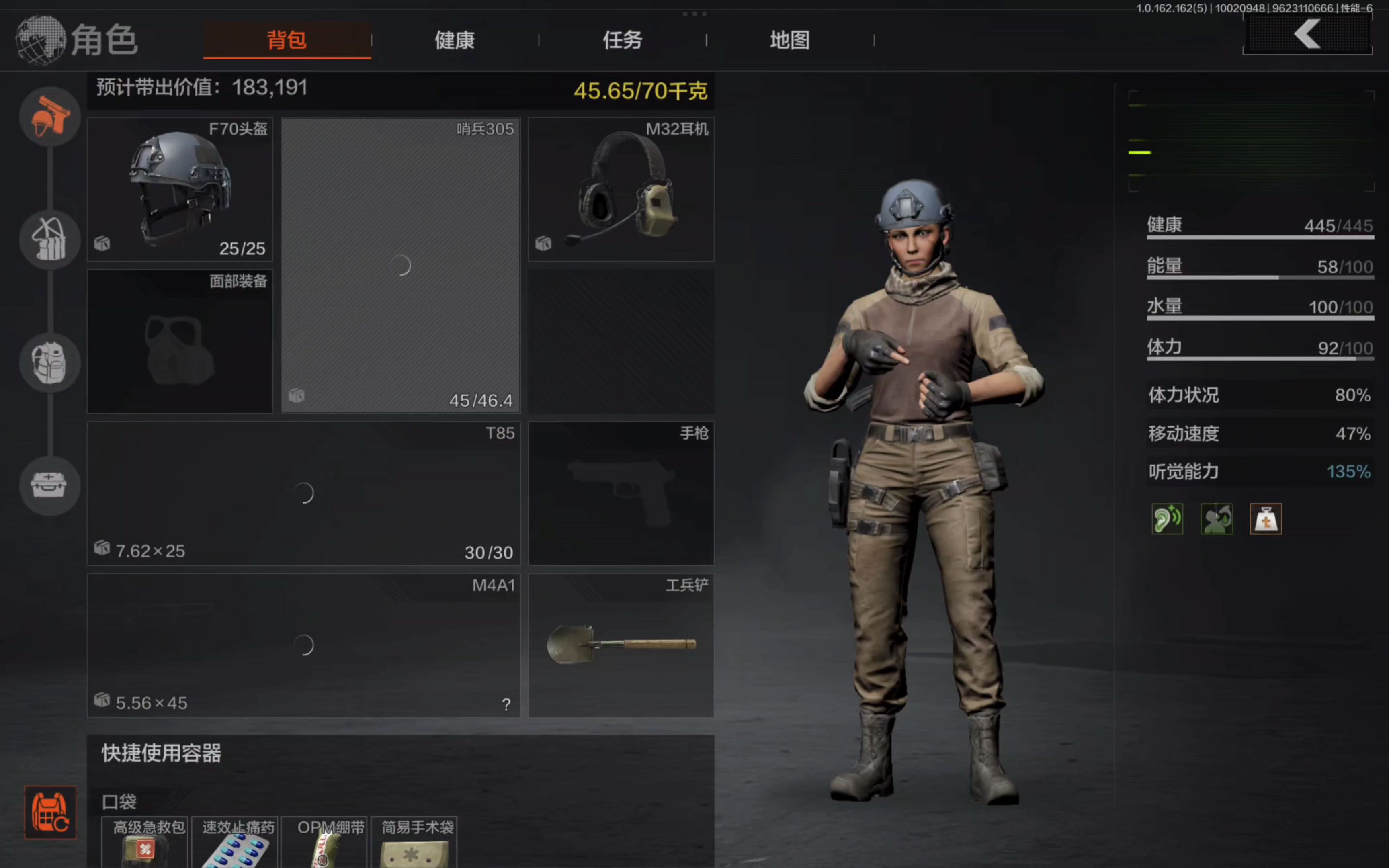Switch to the 背包 tab
Screen dimensions: 1389x868
287,40
